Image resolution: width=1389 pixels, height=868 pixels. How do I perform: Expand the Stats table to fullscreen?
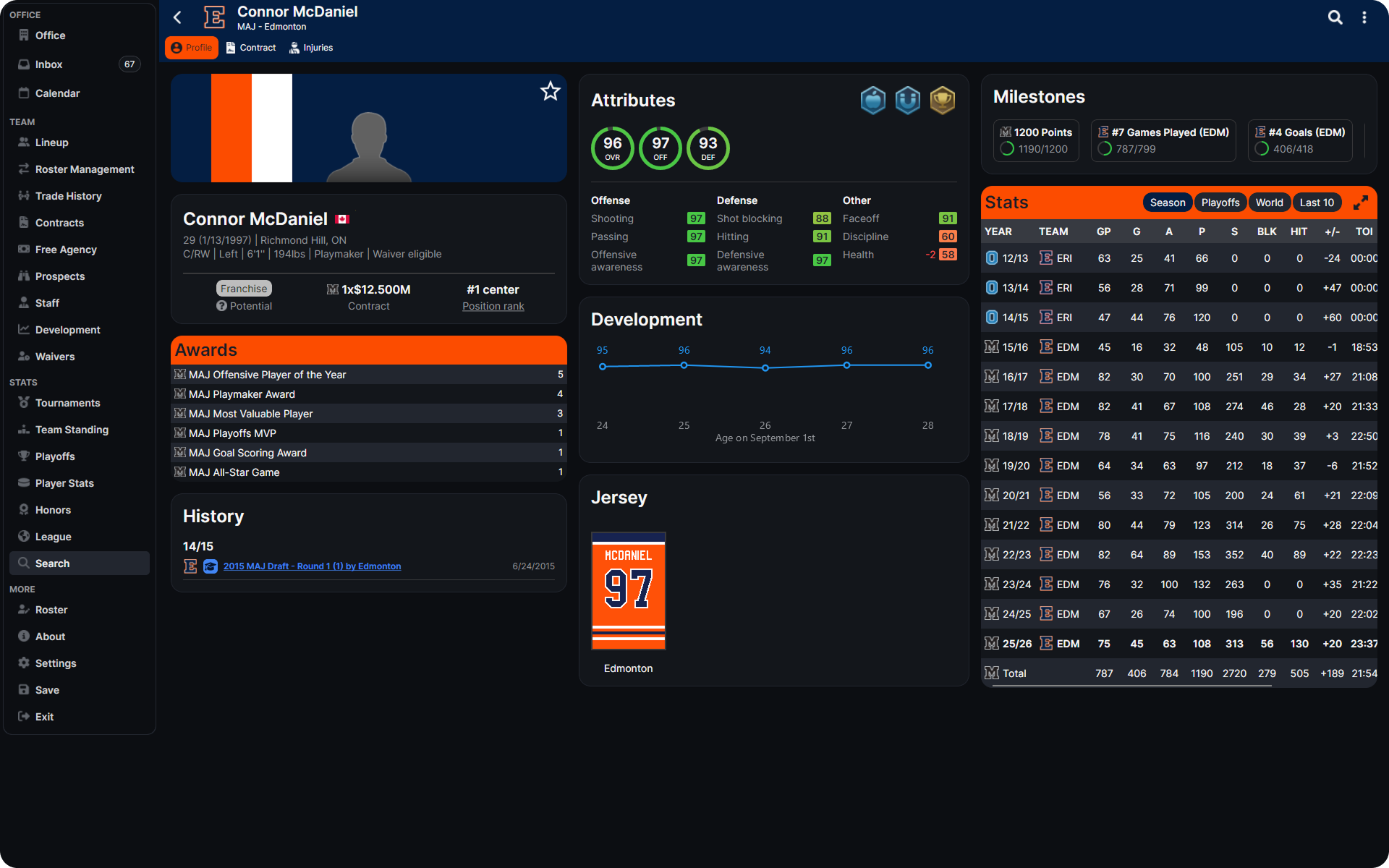(x=1362, y=203)
